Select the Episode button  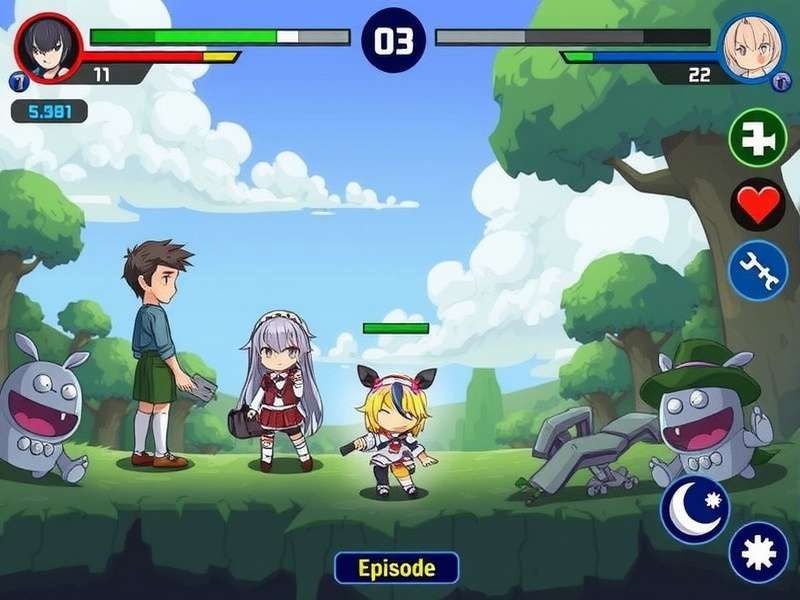point(397,568)
